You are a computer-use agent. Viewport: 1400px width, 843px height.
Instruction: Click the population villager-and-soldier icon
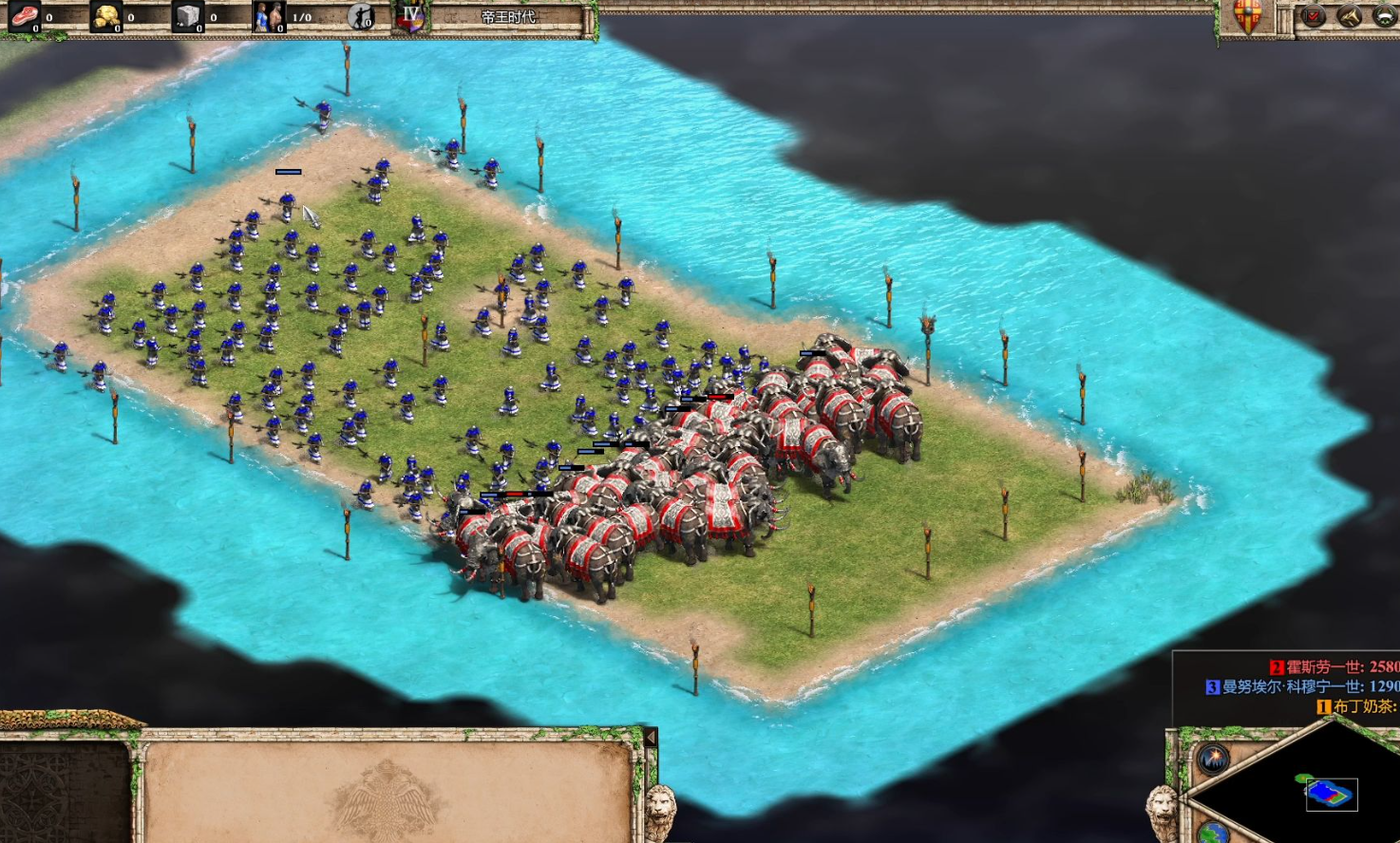tap(268, 16)
